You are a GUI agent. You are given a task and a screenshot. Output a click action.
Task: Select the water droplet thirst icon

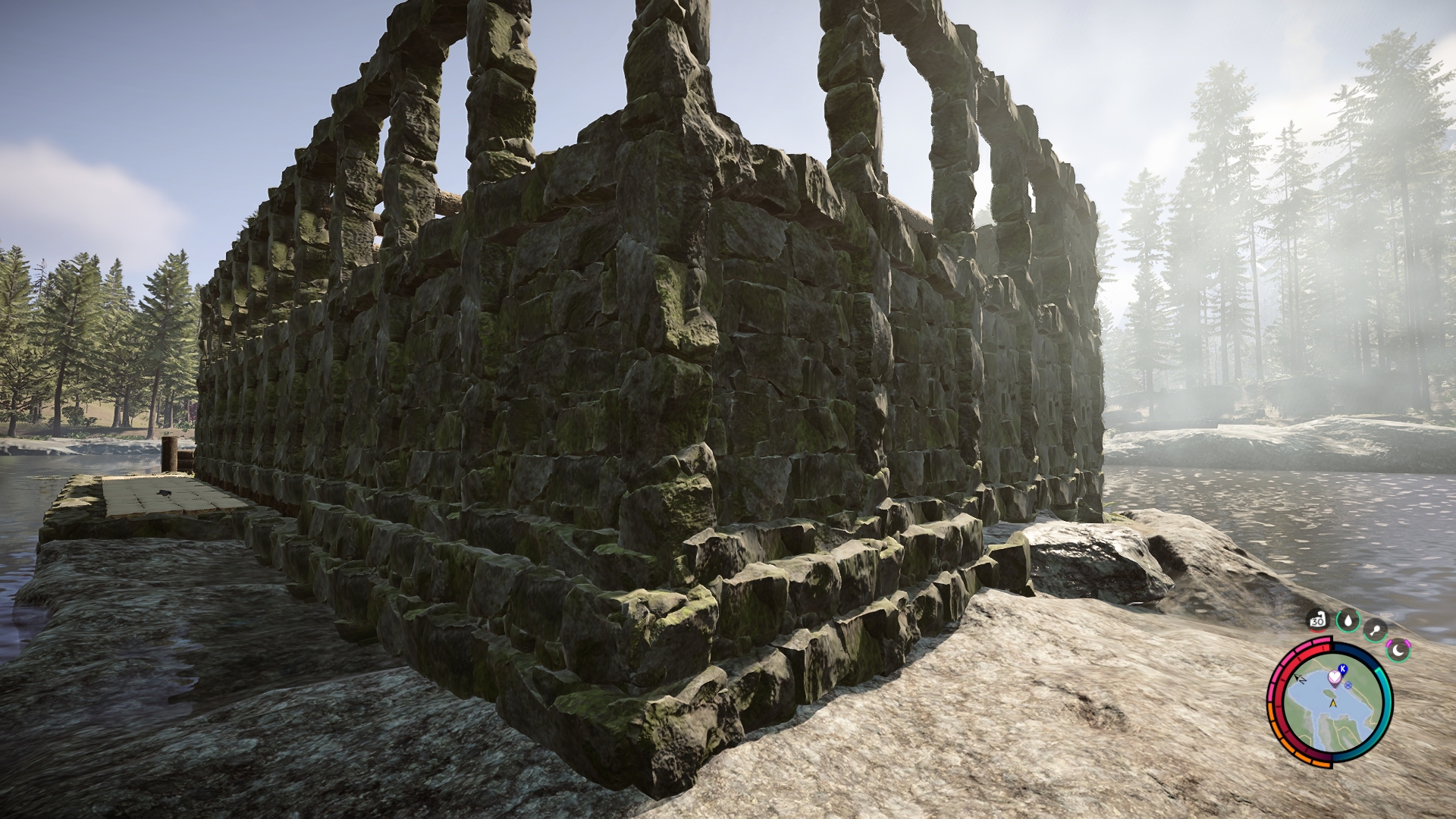pos(1347,620)
